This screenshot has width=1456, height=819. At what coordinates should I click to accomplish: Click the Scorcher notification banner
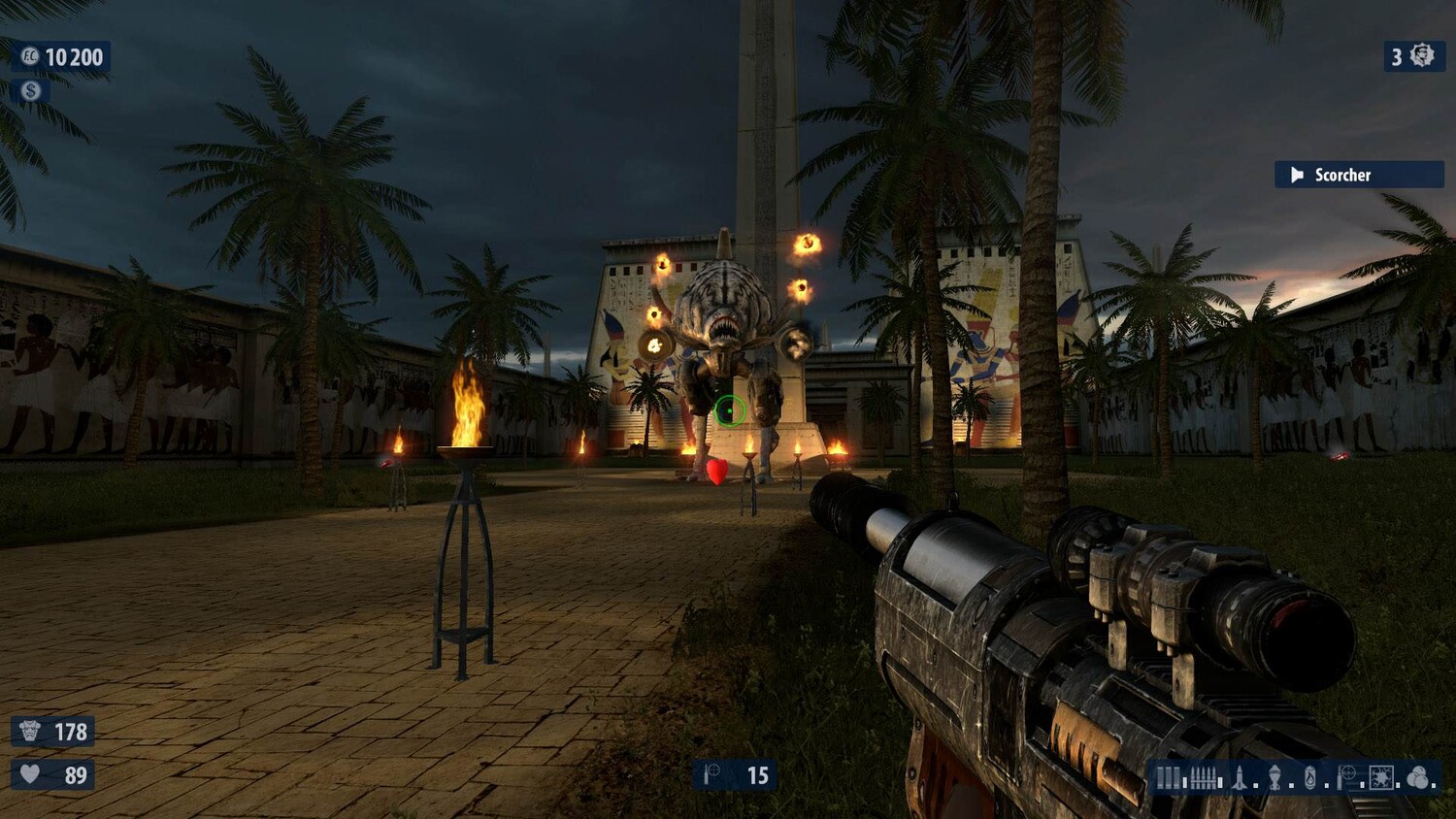[1359, 175]
